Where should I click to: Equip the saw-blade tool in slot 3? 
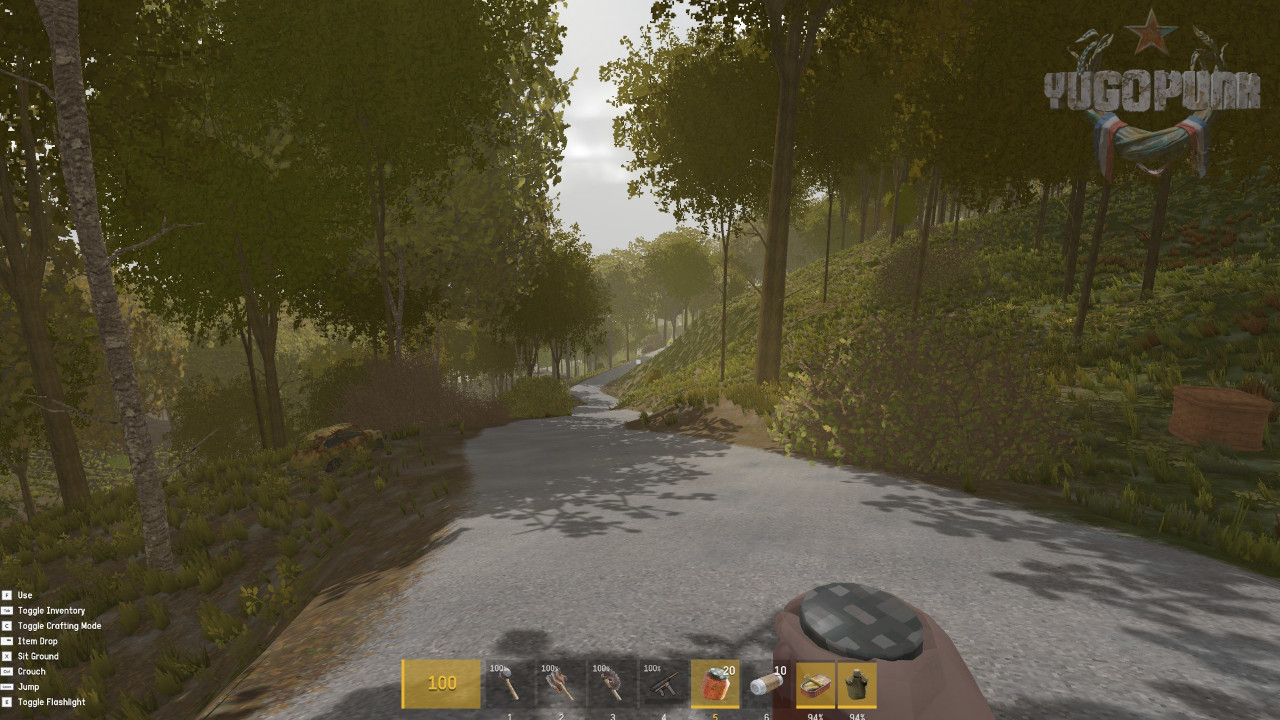coord(612,684)
